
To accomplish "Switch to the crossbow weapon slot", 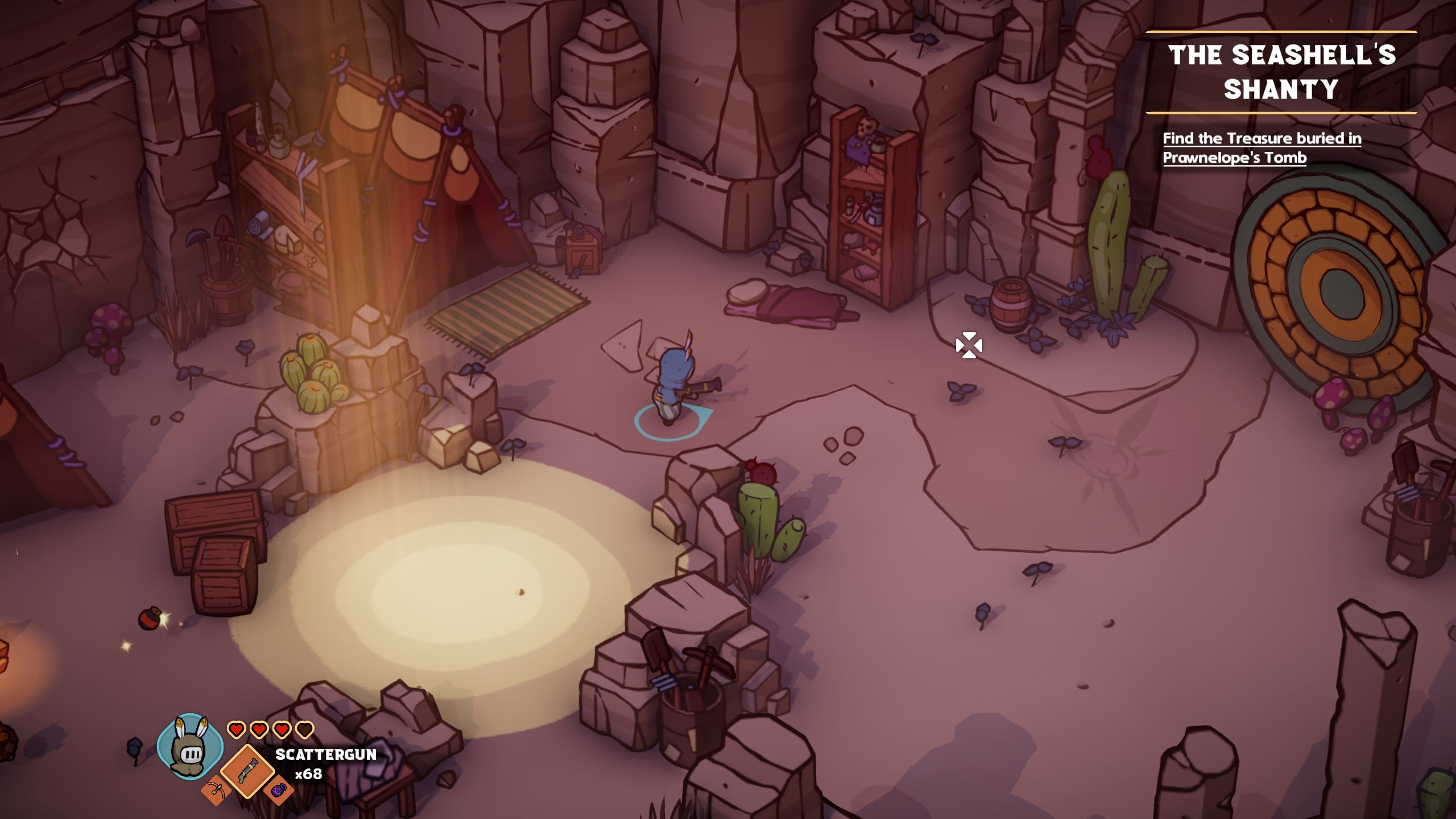I will tap(215, 791).
